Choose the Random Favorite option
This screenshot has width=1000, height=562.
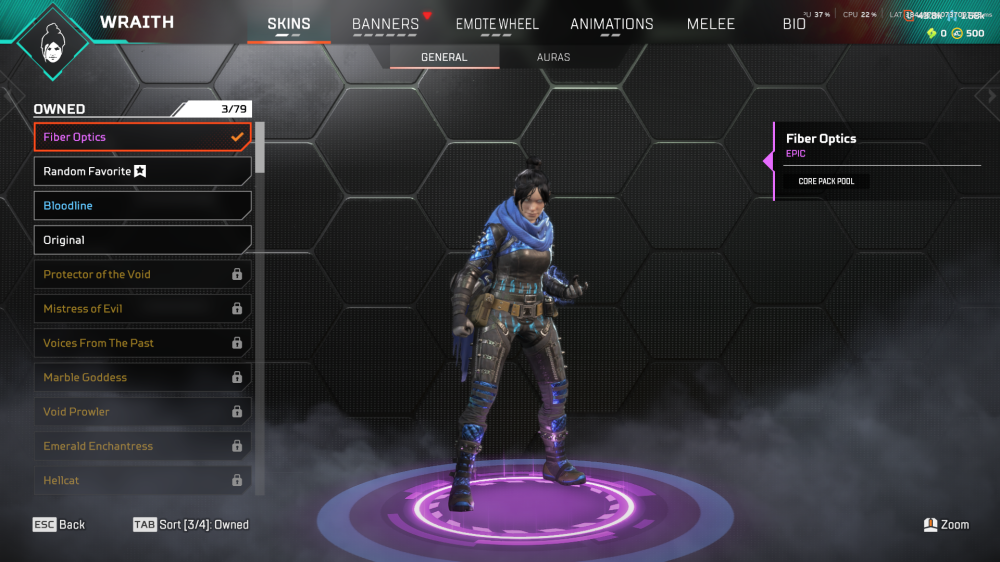[x=142, y=171]
